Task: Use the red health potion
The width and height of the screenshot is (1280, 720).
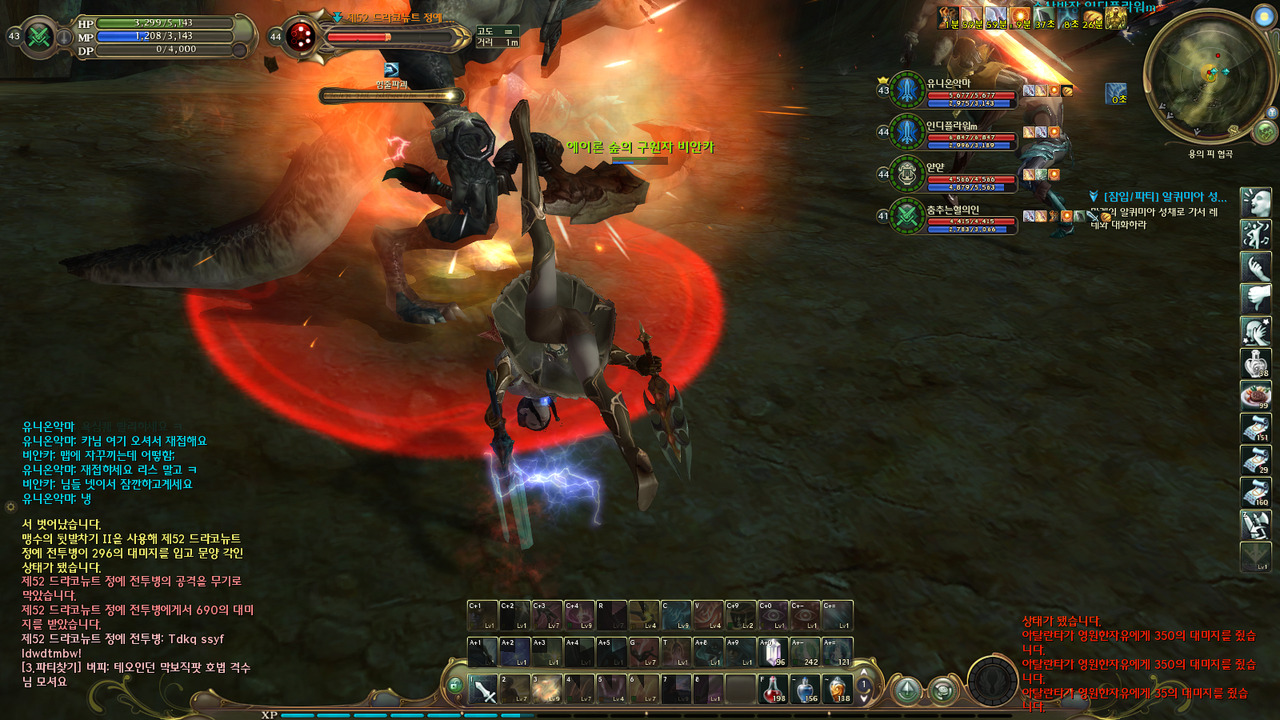Action: [x=771, y=688]
